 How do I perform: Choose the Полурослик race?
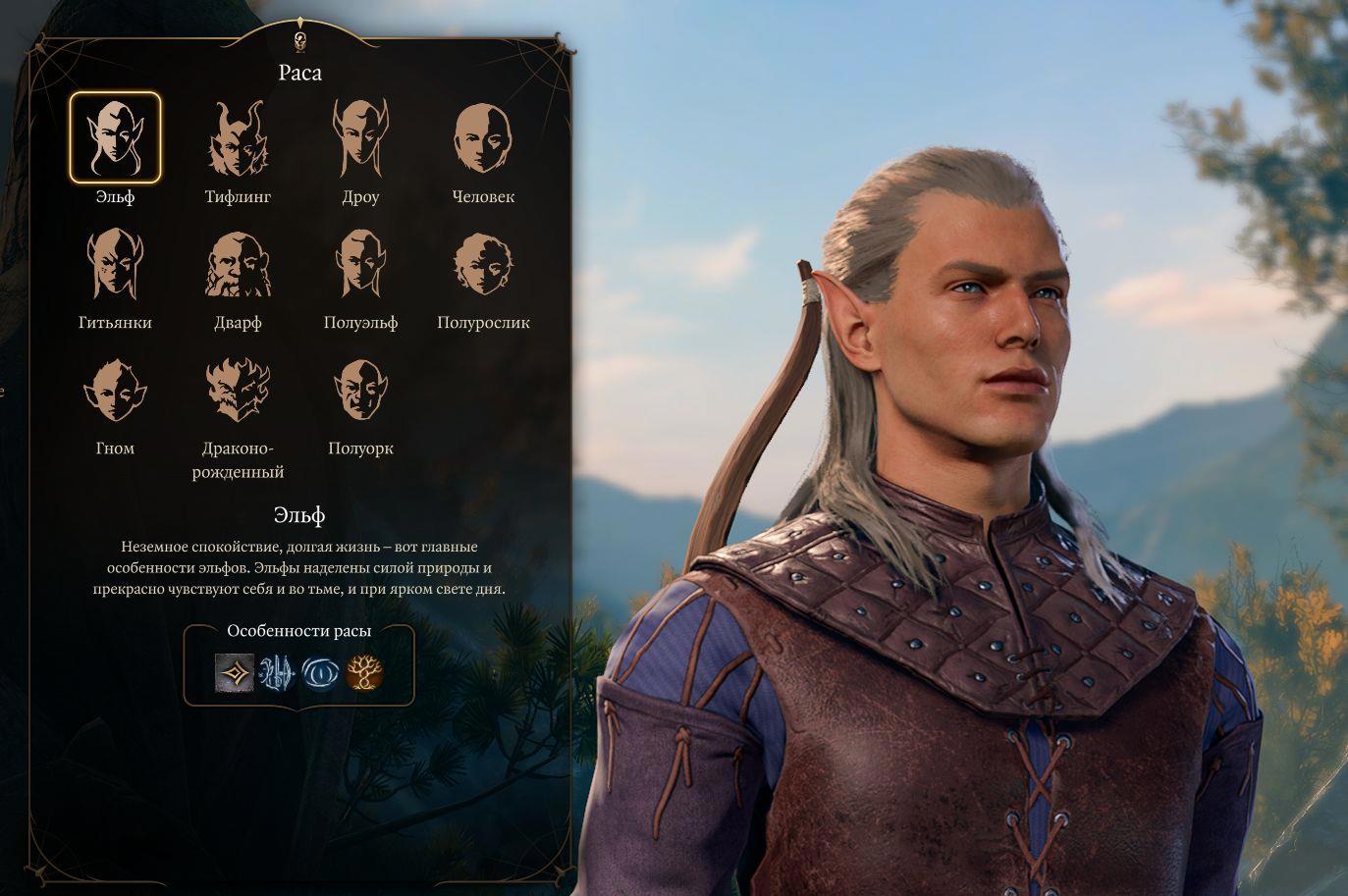point(483,264)
